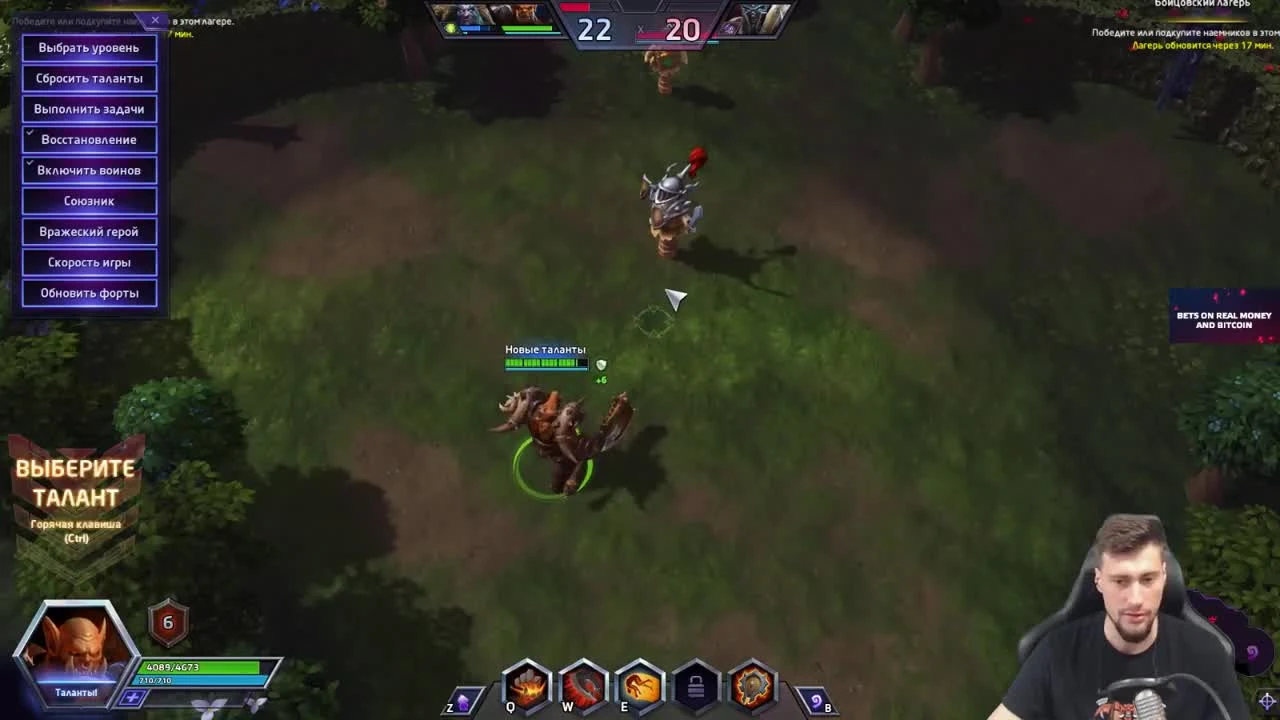Open talents with the plus button

point(131,697)
